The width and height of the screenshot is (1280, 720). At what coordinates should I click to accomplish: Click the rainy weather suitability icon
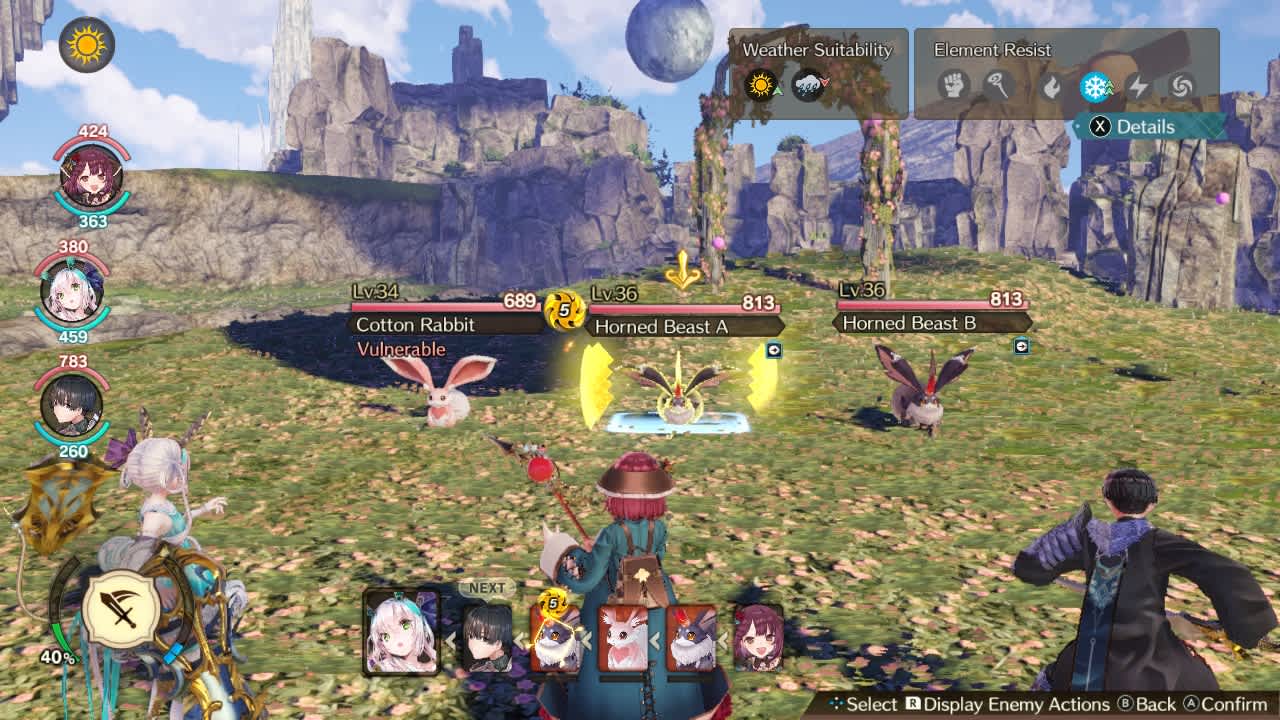tap(808, 84)
